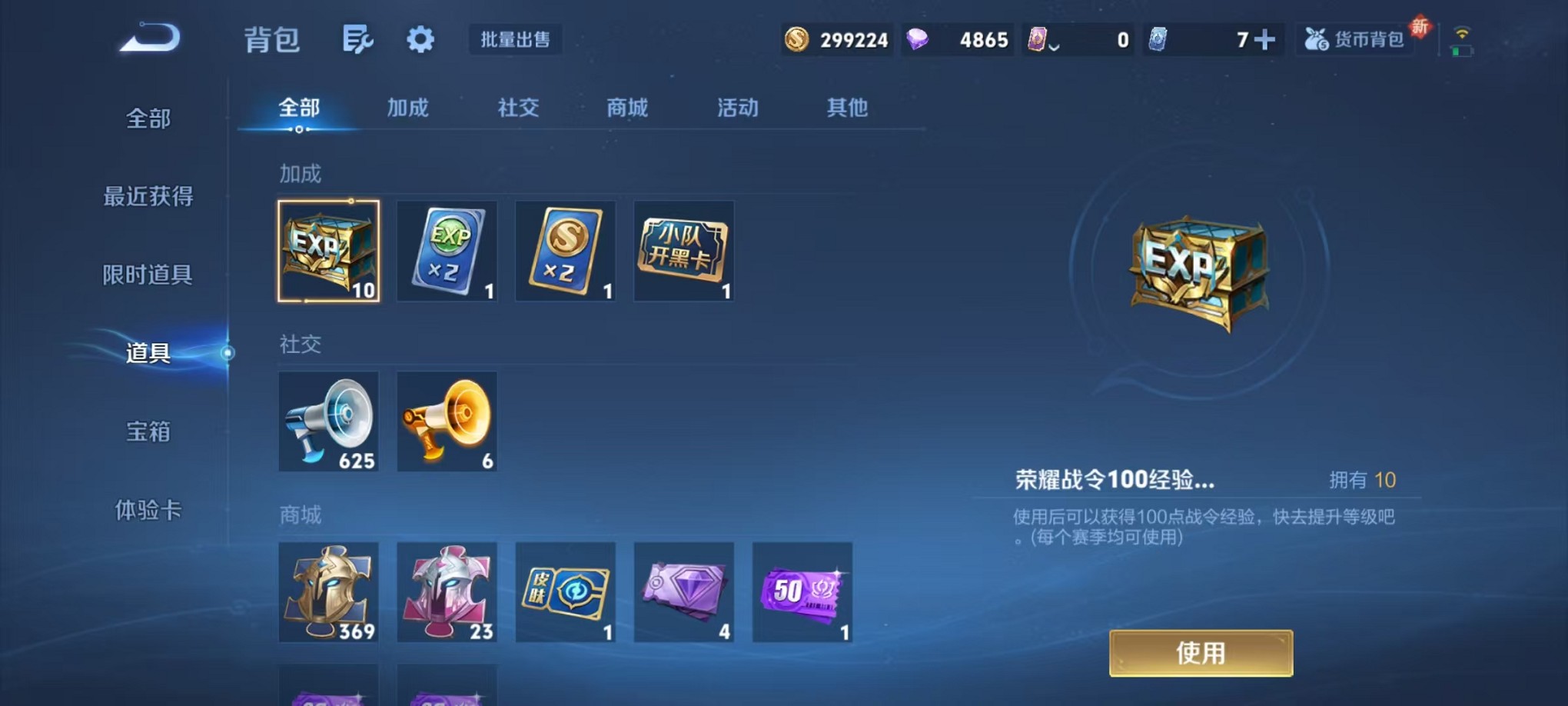This screenshot has height=706, width=1568.
Task: Select the white loudspeaker item
Action: [328, 421]
